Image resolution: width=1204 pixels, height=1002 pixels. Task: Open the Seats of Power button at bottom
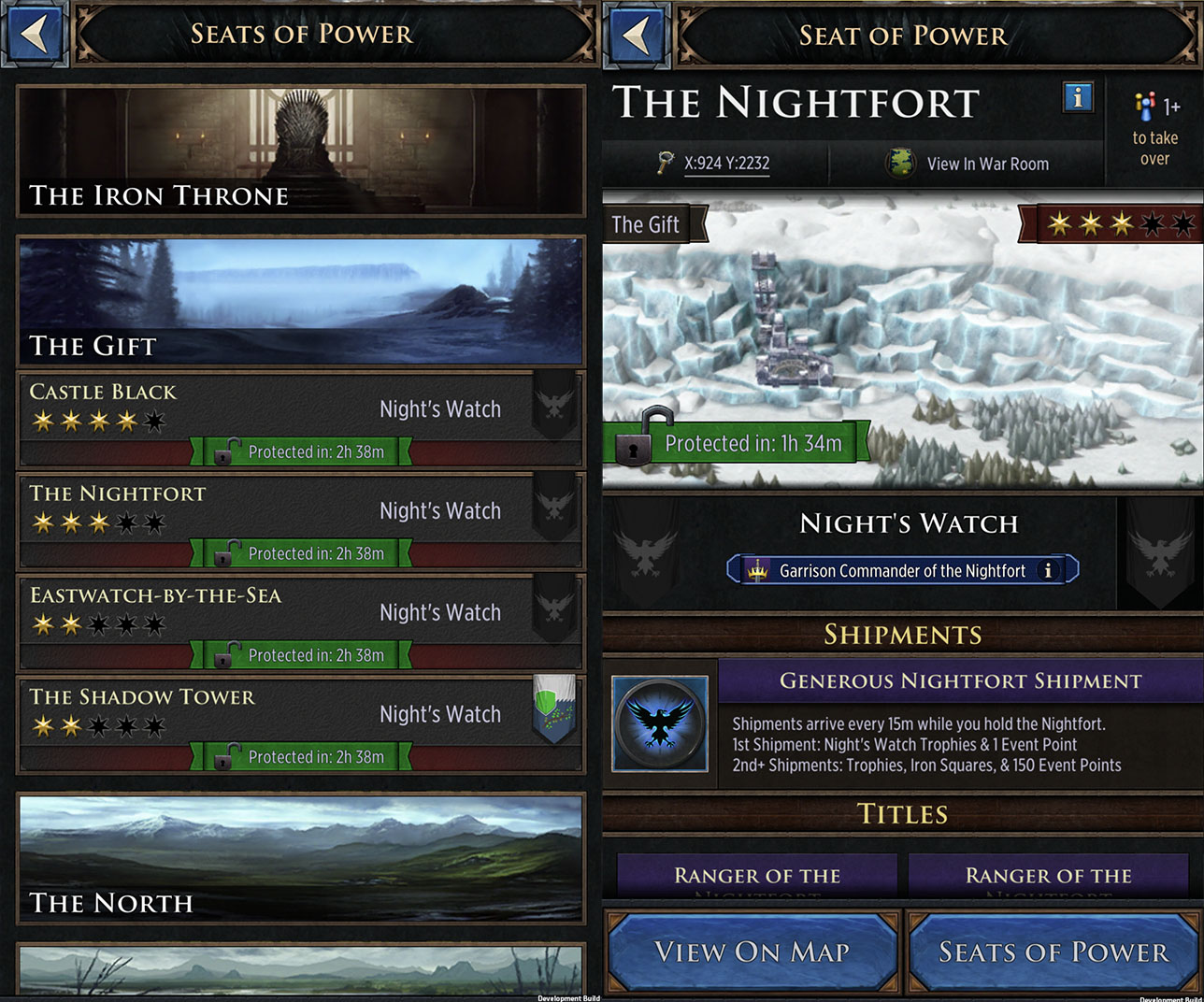pos(1053,952)
